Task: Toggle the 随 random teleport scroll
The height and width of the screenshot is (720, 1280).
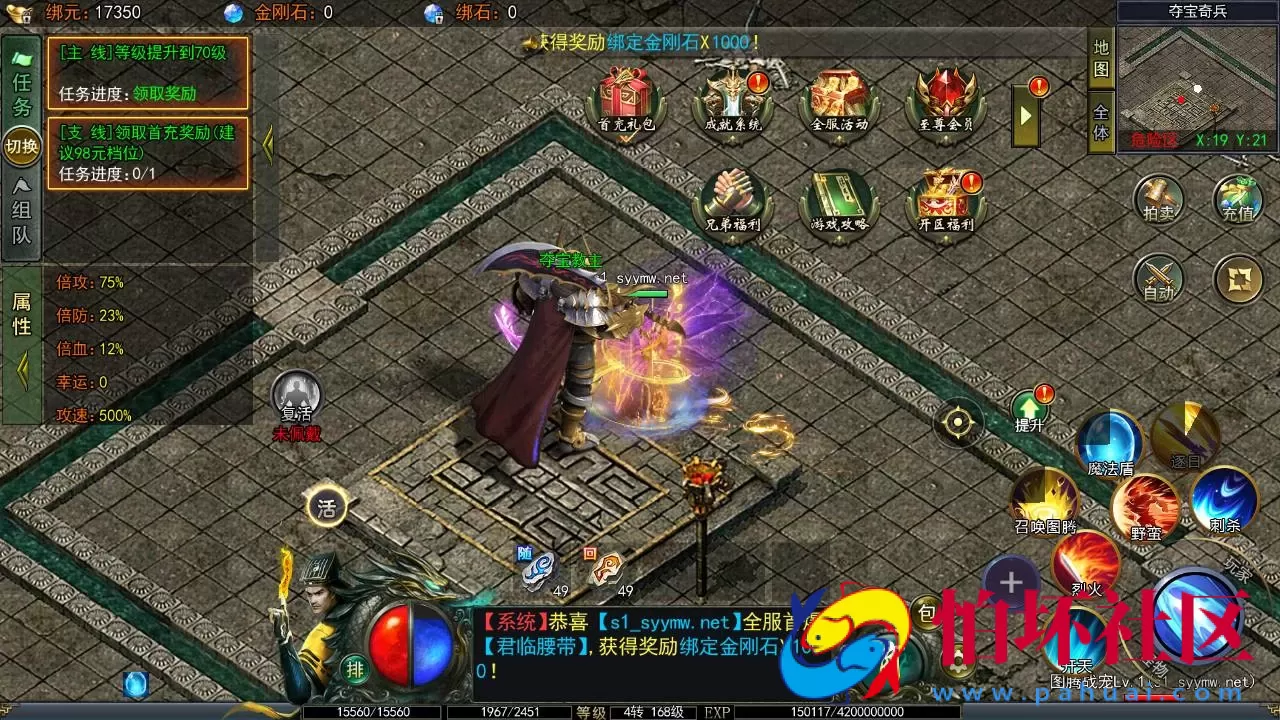Action: [x=536, y=565]
